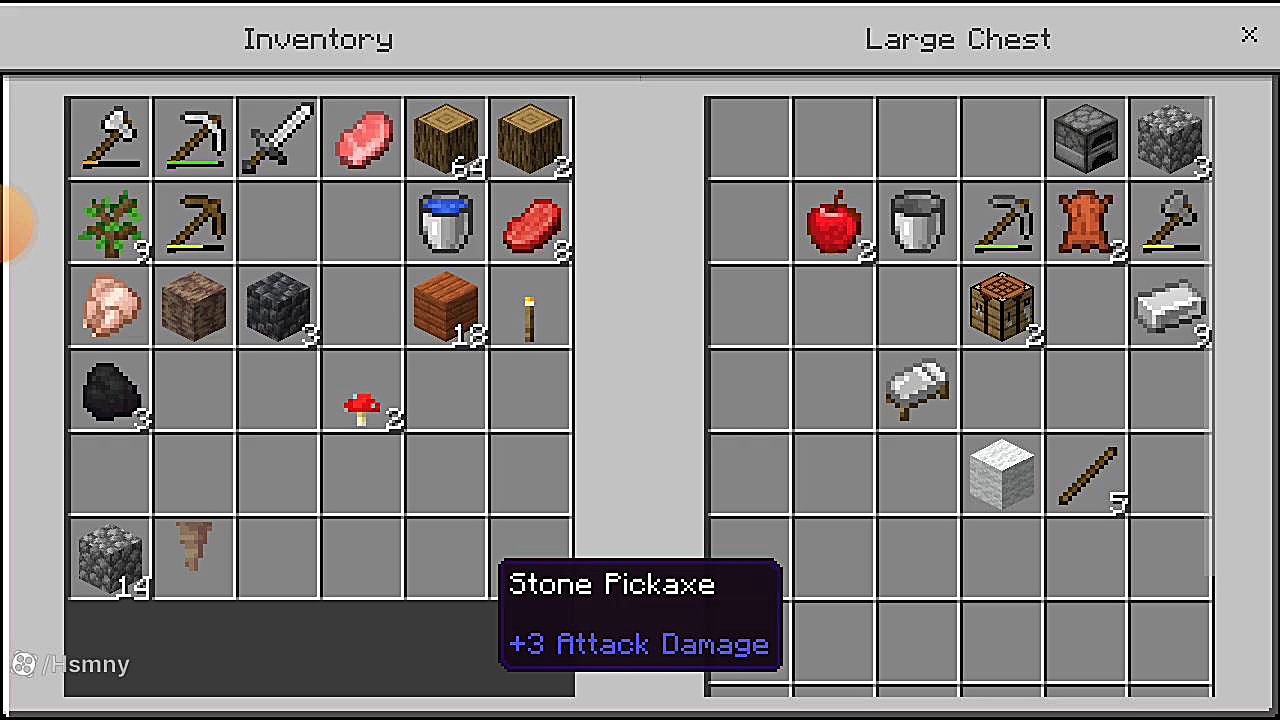Close the chest screen with the X
Image resolution: width=1280 pixels, height=720 pixels.
(x=1249, y=36)
